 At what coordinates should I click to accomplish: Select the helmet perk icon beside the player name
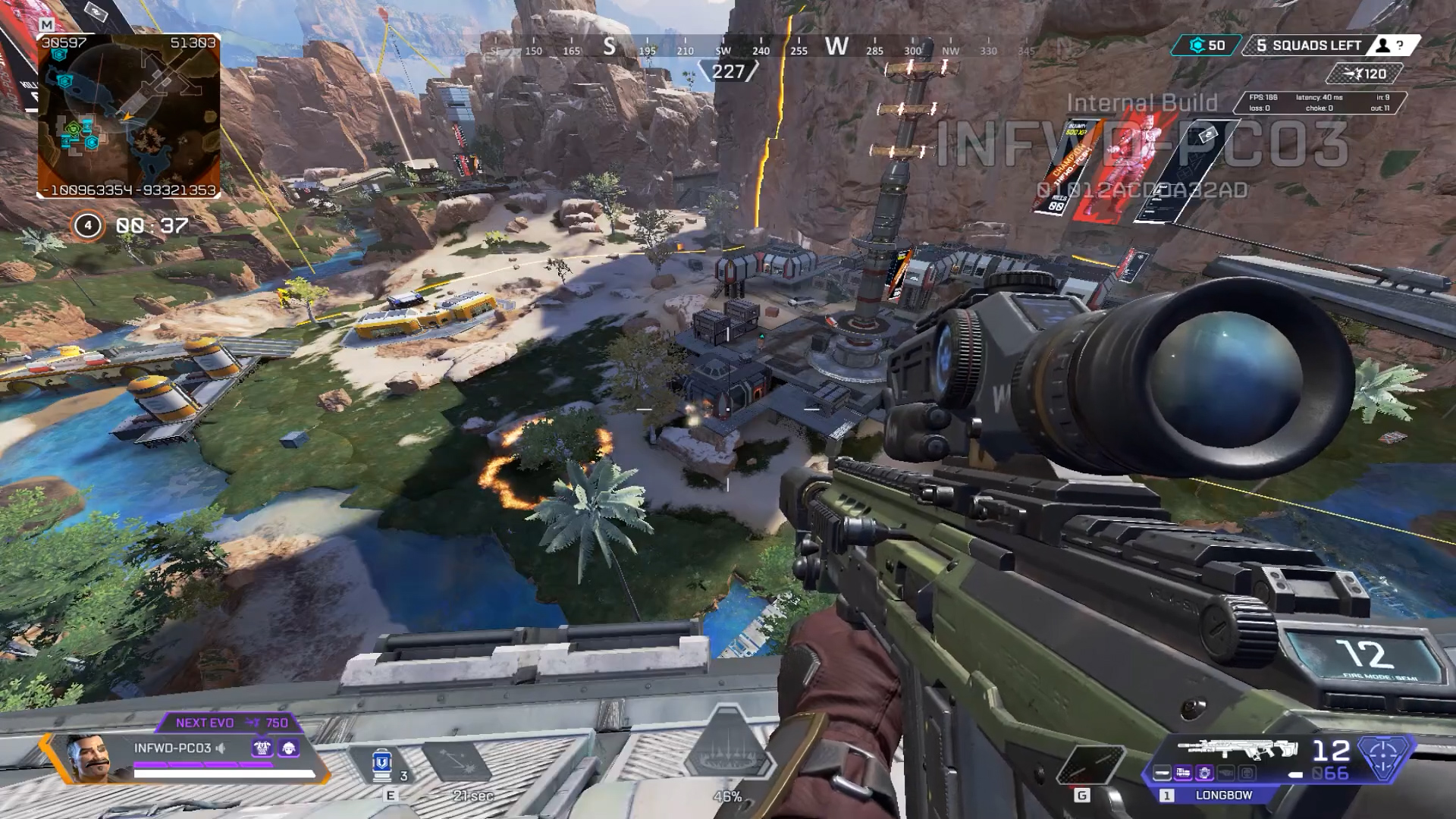pyautogui.click(x=289, y=748)
